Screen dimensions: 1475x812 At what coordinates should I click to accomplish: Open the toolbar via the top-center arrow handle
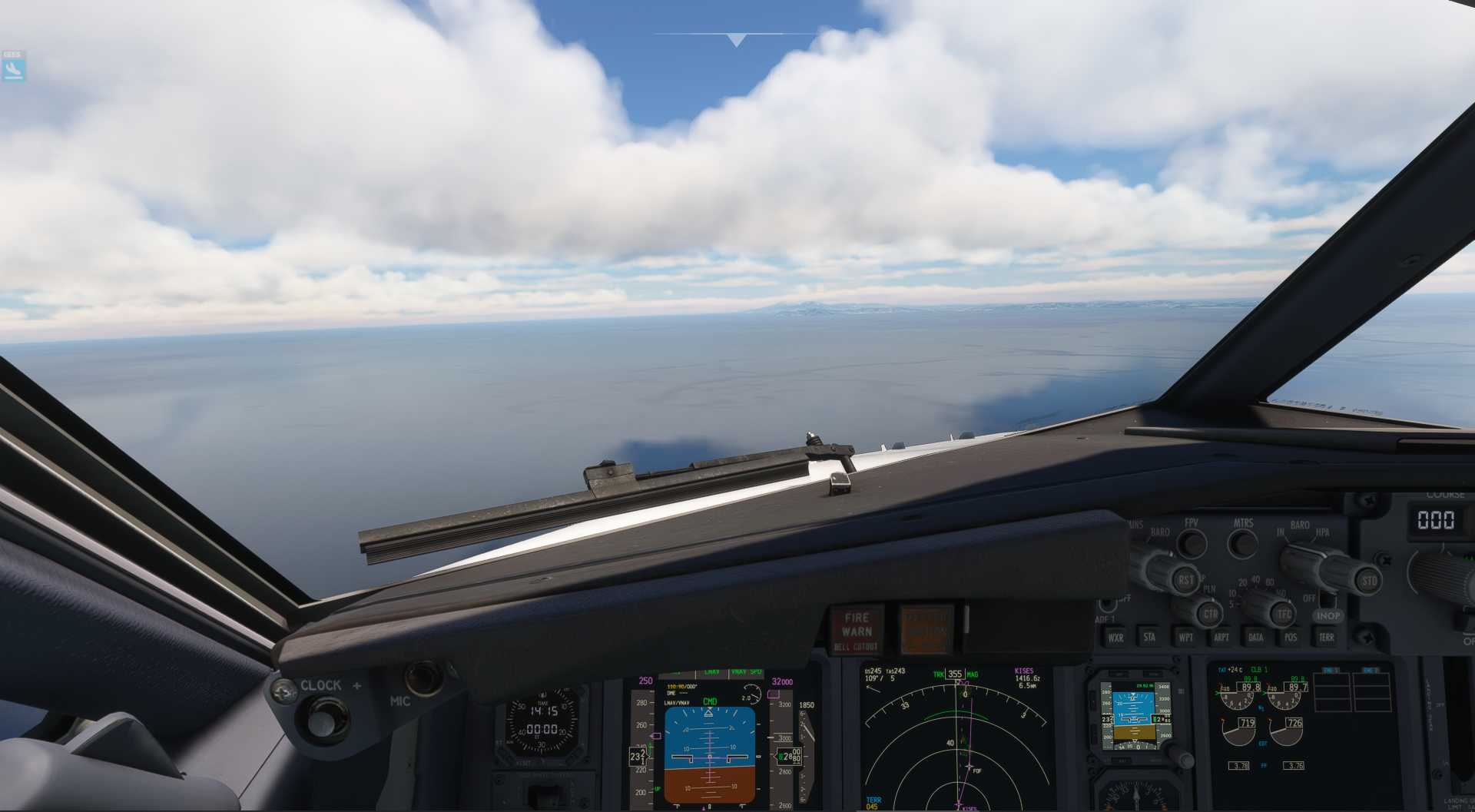click(737, 40)
